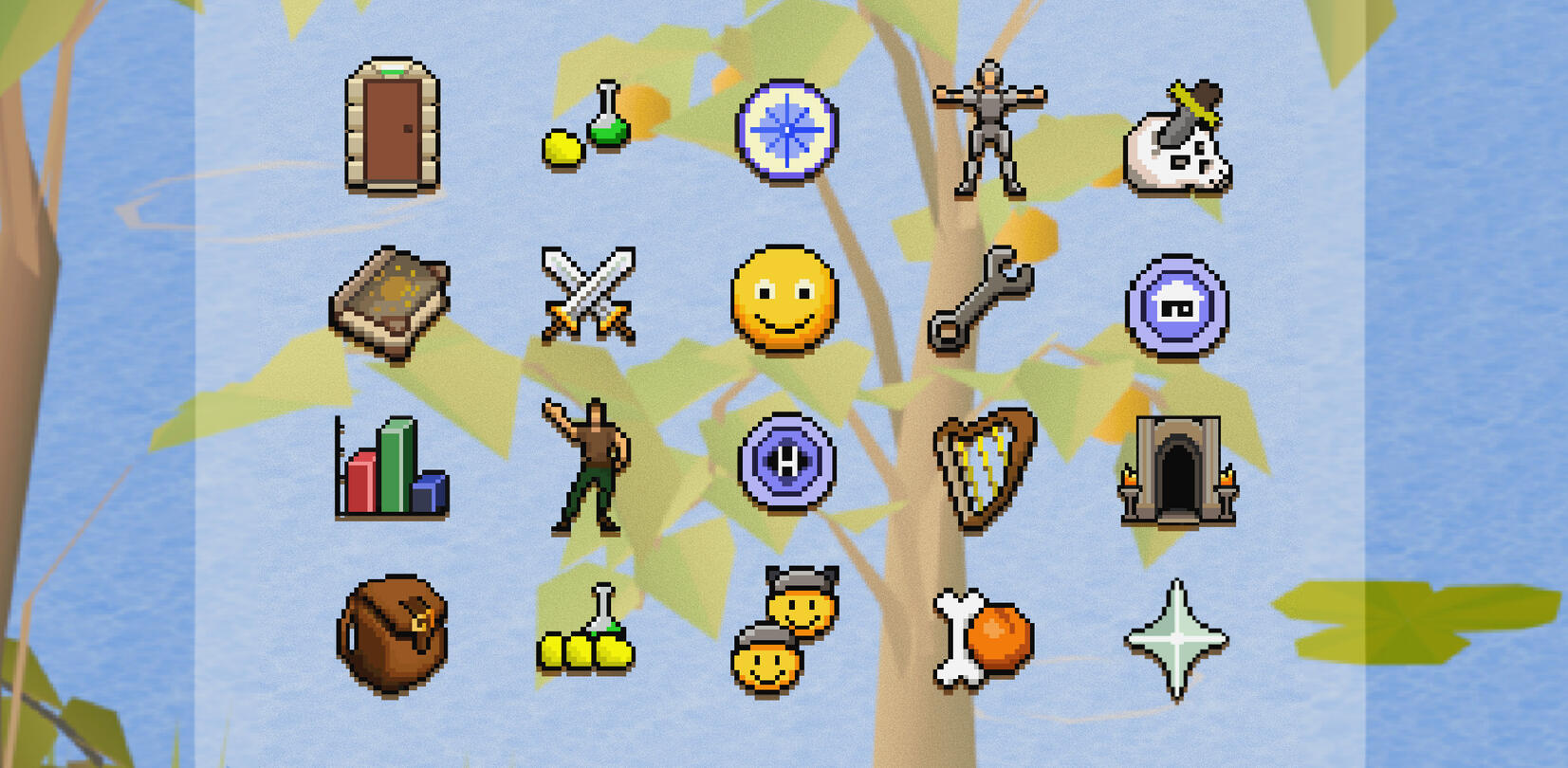Click the bone and orange icon
The image size is (1568, 768).
point(980,633)
